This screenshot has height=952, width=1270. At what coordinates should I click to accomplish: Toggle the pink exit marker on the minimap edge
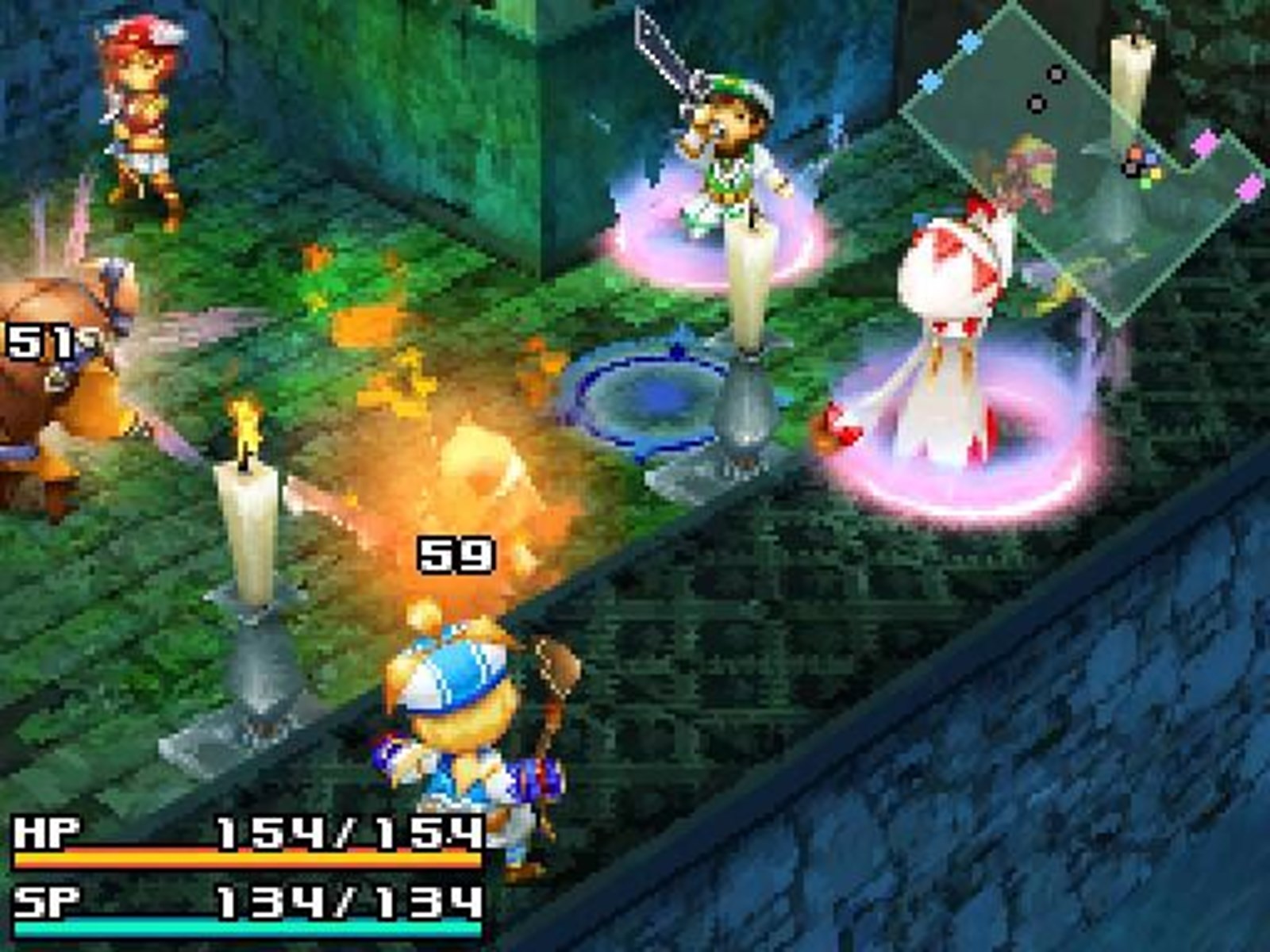(1205, 142)
